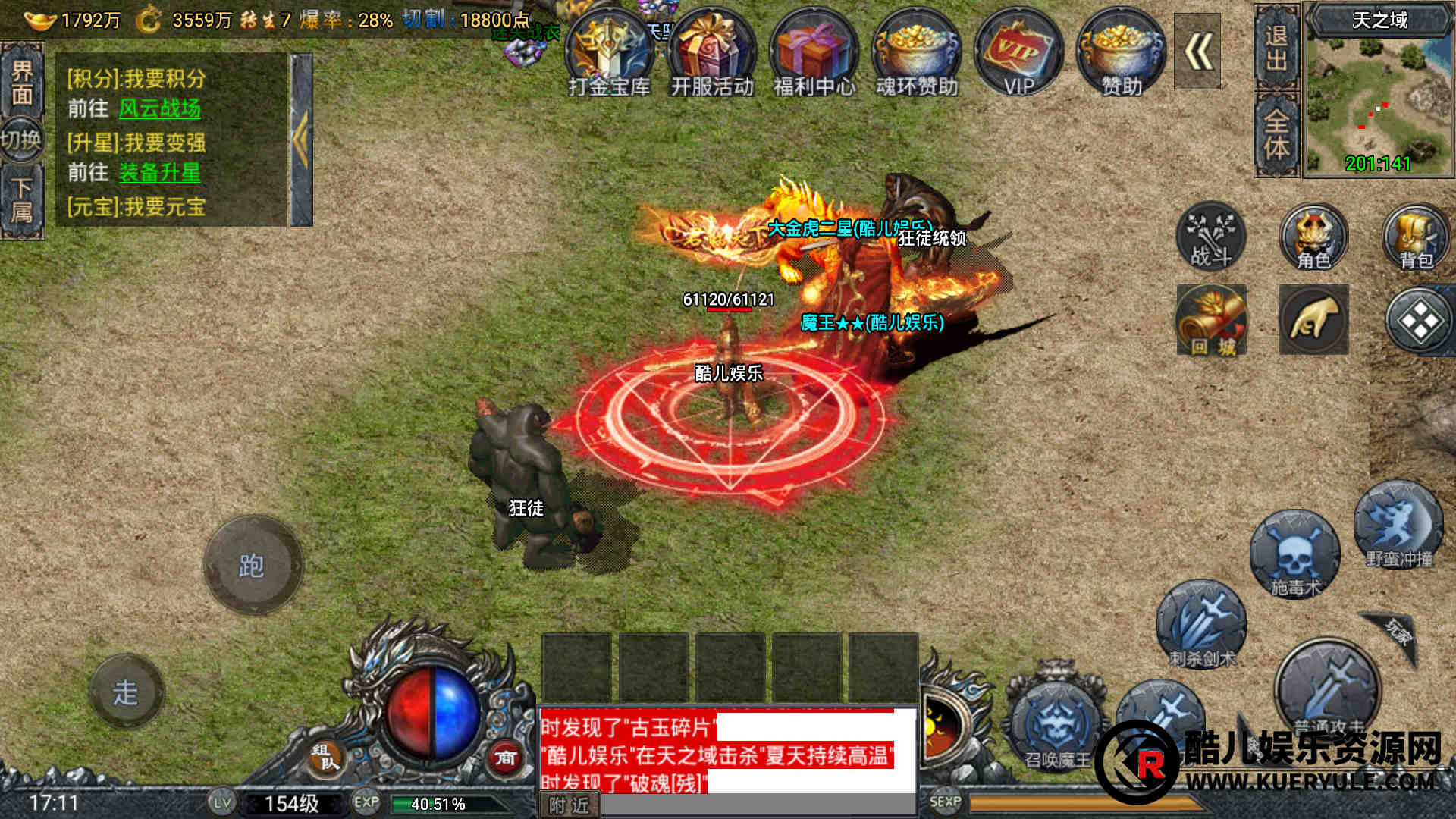Open the 战斗 combat menu

click(x=1211, y=237)
